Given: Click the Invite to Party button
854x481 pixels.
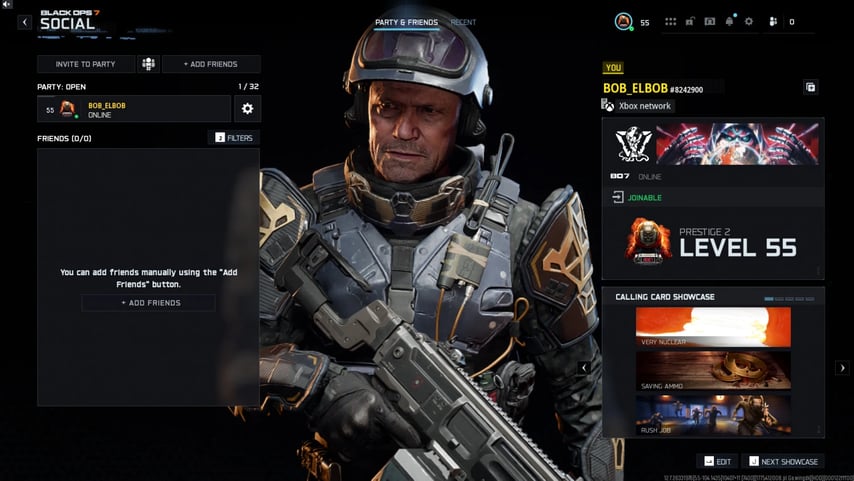Looking at the screenshot, I should tap(85, 64).
